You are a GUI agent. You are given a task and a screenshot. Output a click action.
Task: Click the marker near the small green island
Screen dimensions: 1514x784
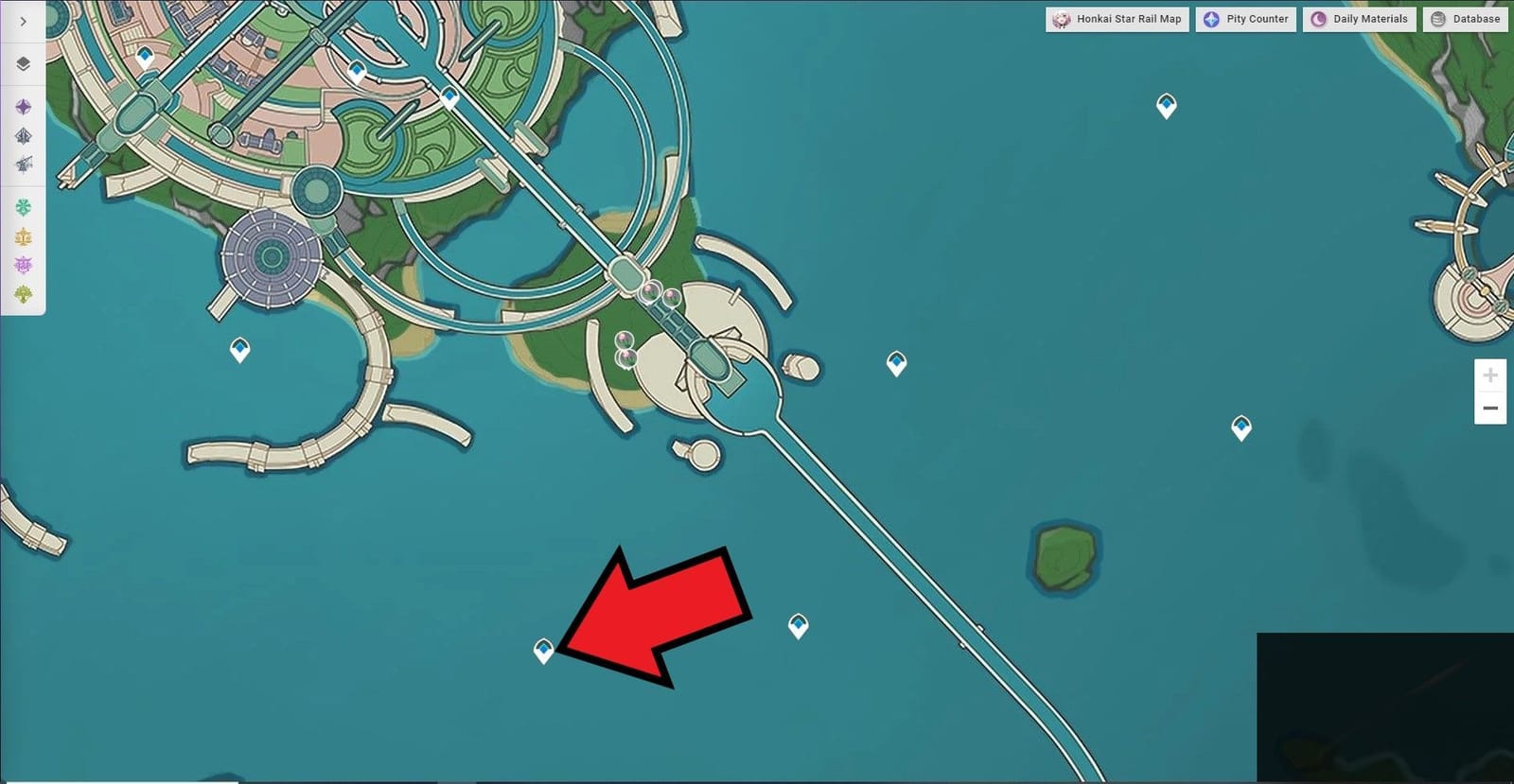pyautogui.click(x=1240, y=427)
